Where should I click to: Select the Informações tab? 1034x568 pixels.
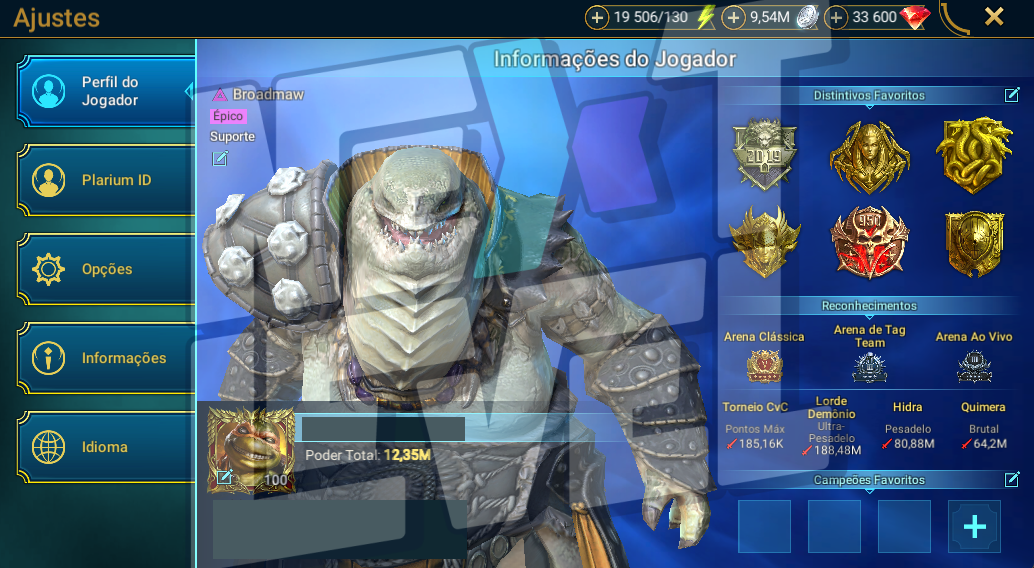click(106, 358)
